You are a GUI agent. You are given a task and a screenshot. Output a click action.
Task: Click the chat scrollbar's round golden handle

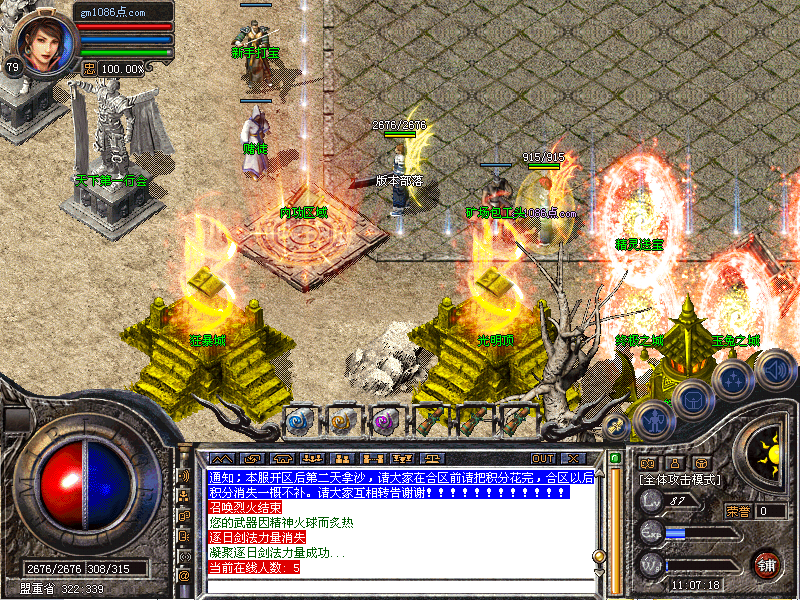pos(599,555)
